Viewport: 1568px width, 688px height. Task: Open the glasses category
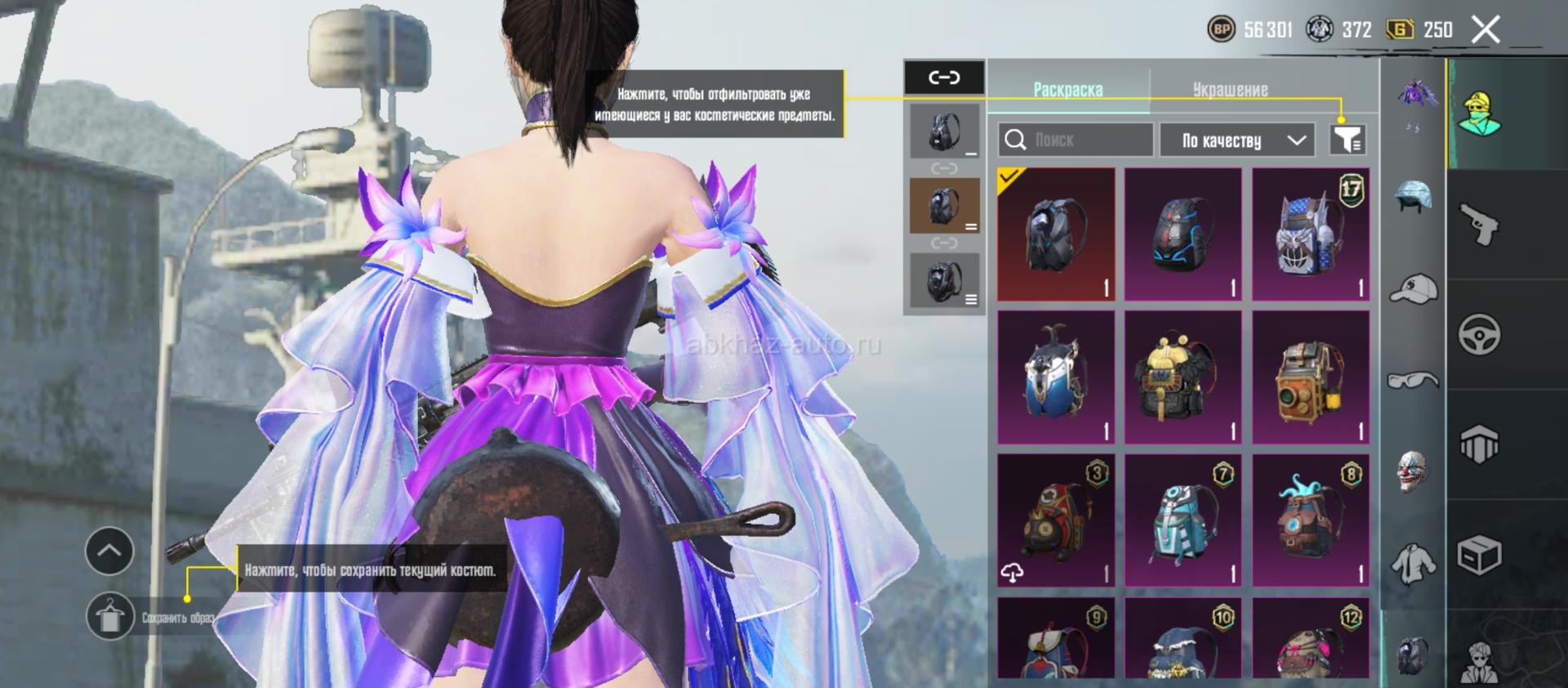pos(1414,380)
